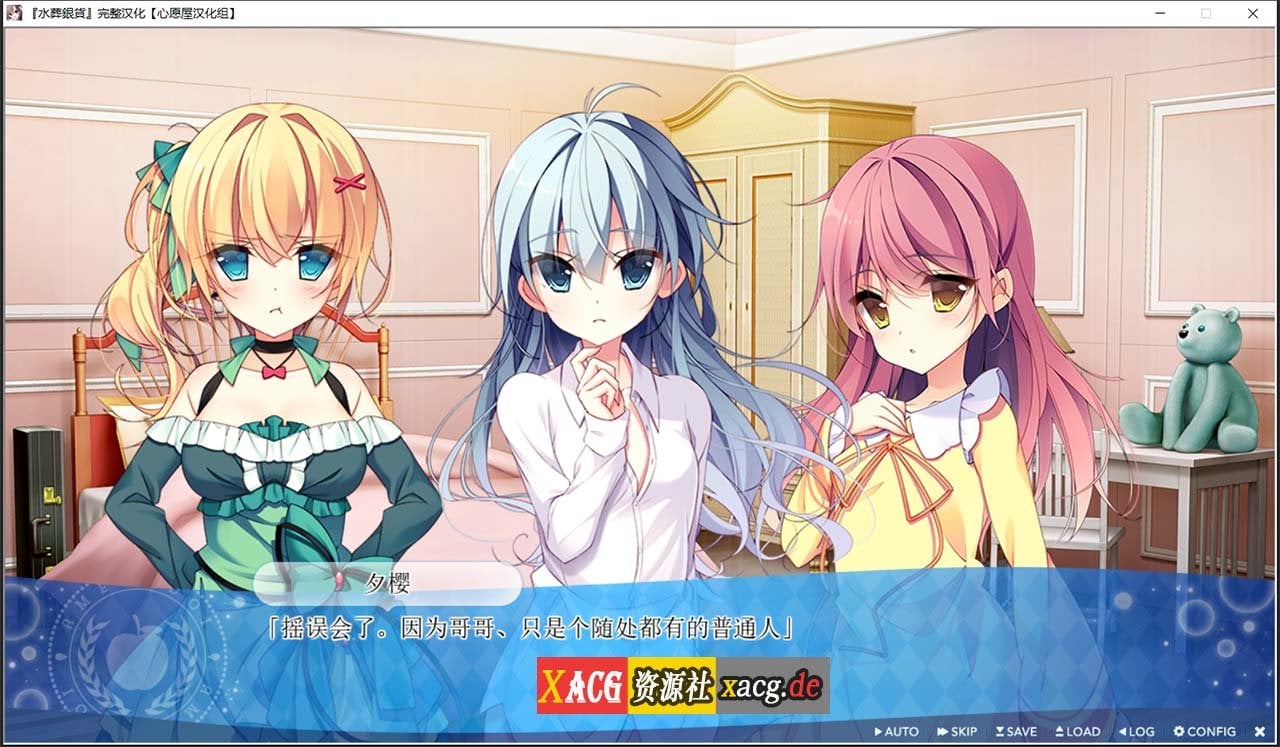Toggle AUTO reading mode on
Viewport: 1280px width, 747px height.
895,731
